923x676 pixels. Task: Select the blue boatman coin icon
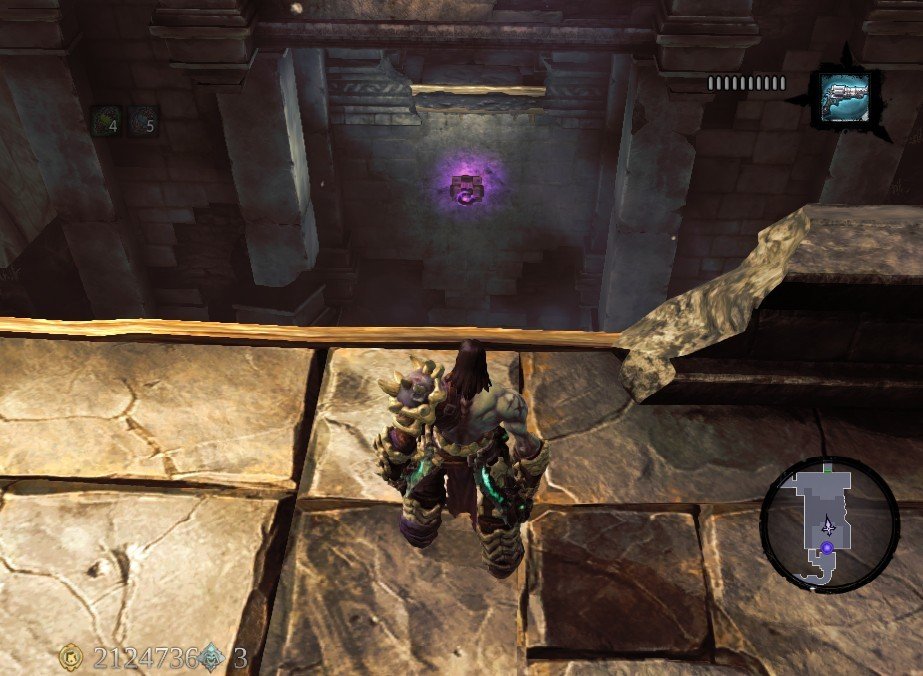point(212,657)
